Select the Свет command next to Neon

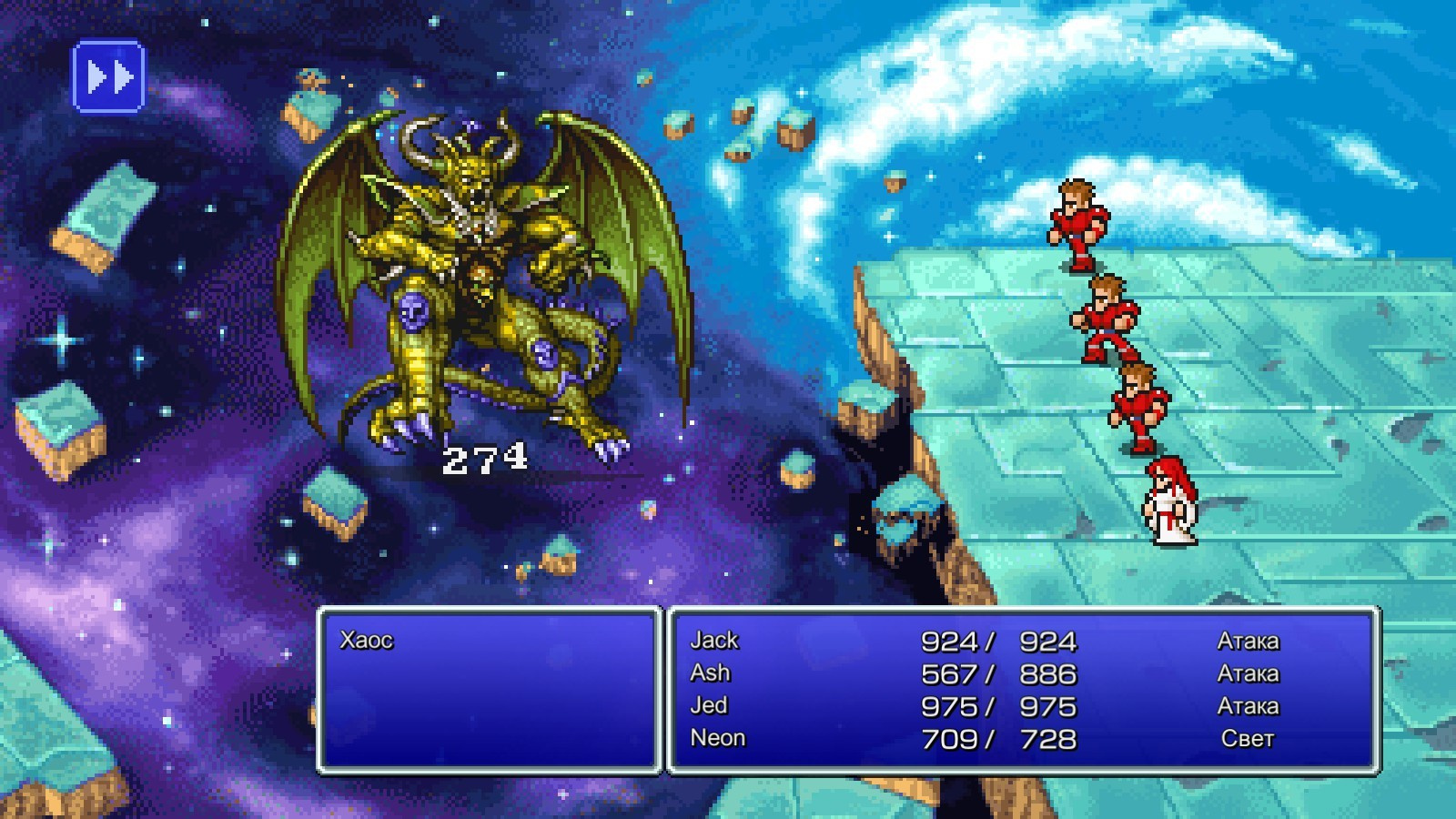click(1249, 739)
